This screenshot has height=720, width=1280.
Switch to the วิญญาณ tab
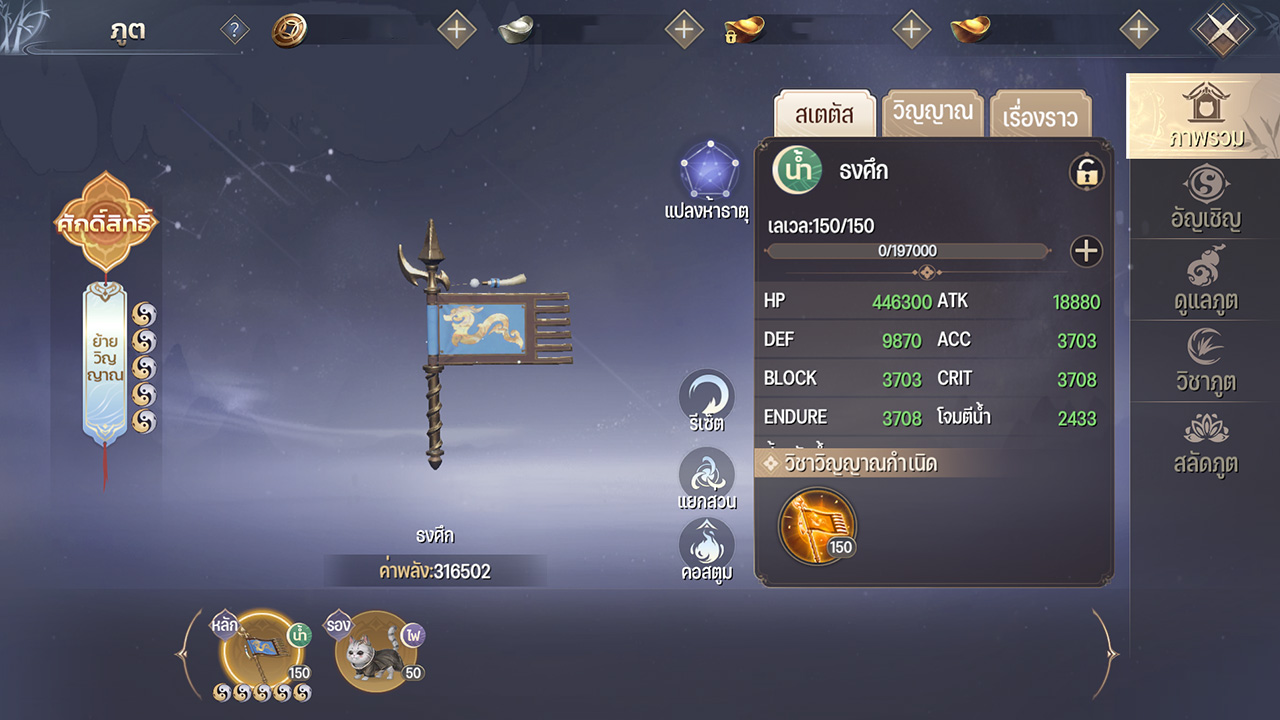pyautogui.click(x=932, y=113)
